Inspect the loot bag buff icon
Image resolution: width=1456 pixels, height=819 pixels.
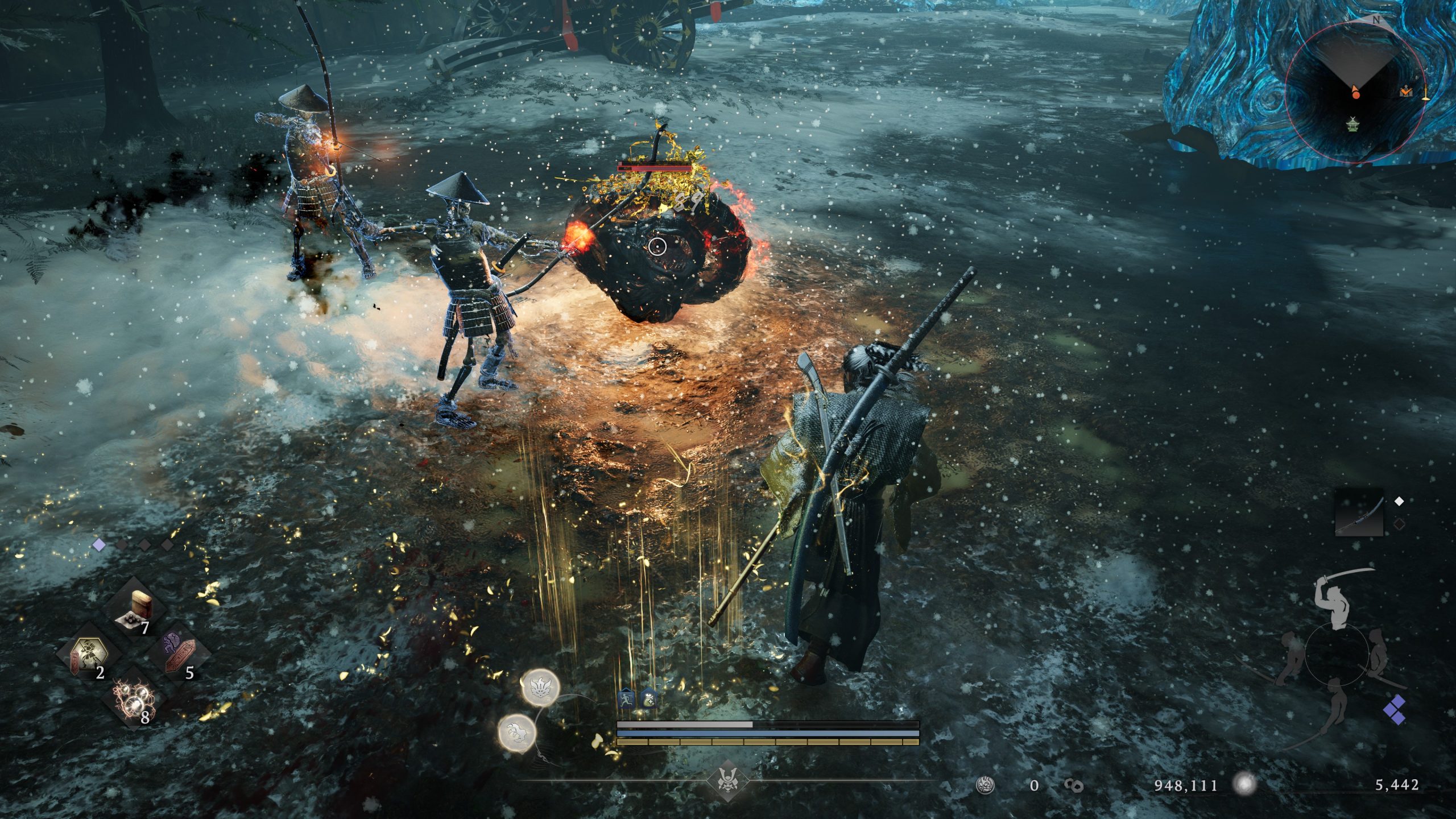649,699
